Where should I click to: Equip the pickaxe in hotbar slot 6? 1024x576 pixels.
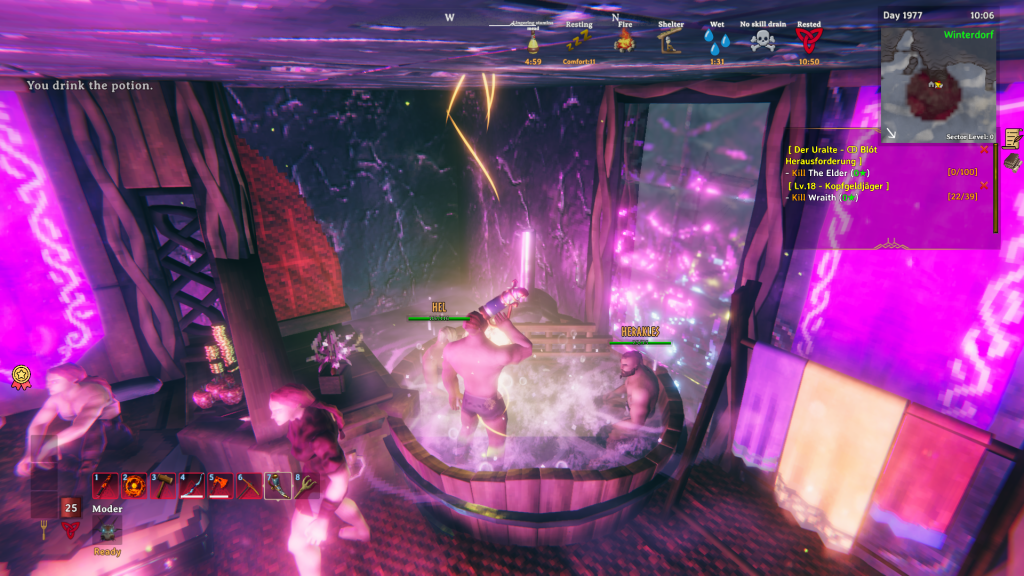click(249, 485)
